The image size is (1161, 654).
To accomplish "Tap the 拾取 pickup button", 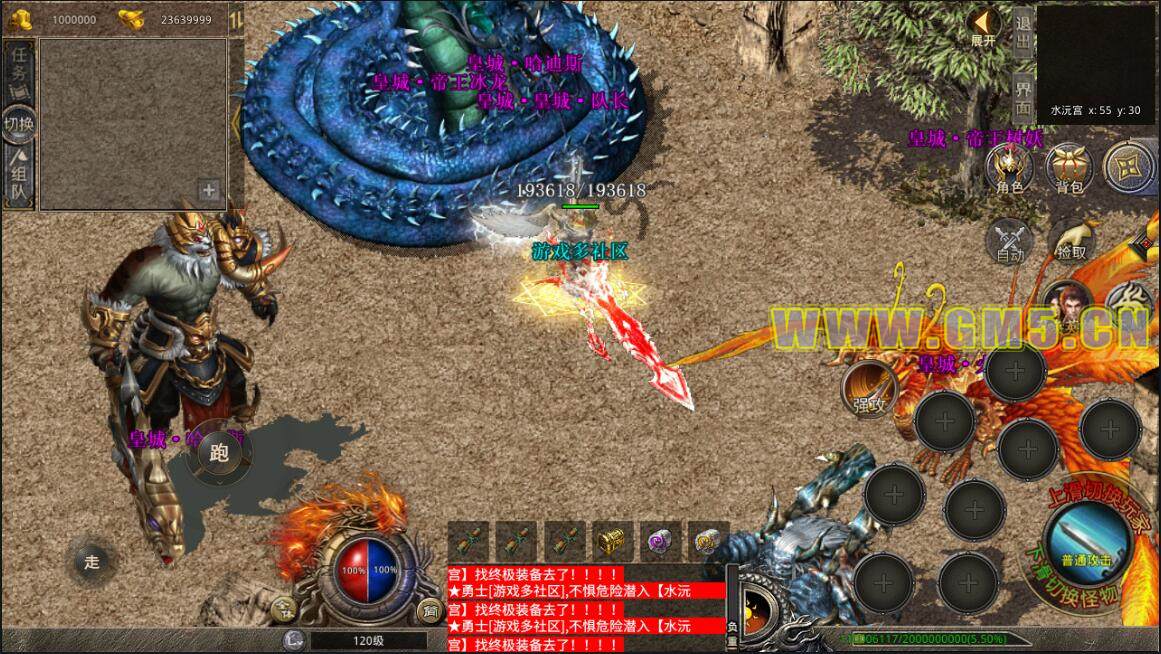I will 1070,241.
